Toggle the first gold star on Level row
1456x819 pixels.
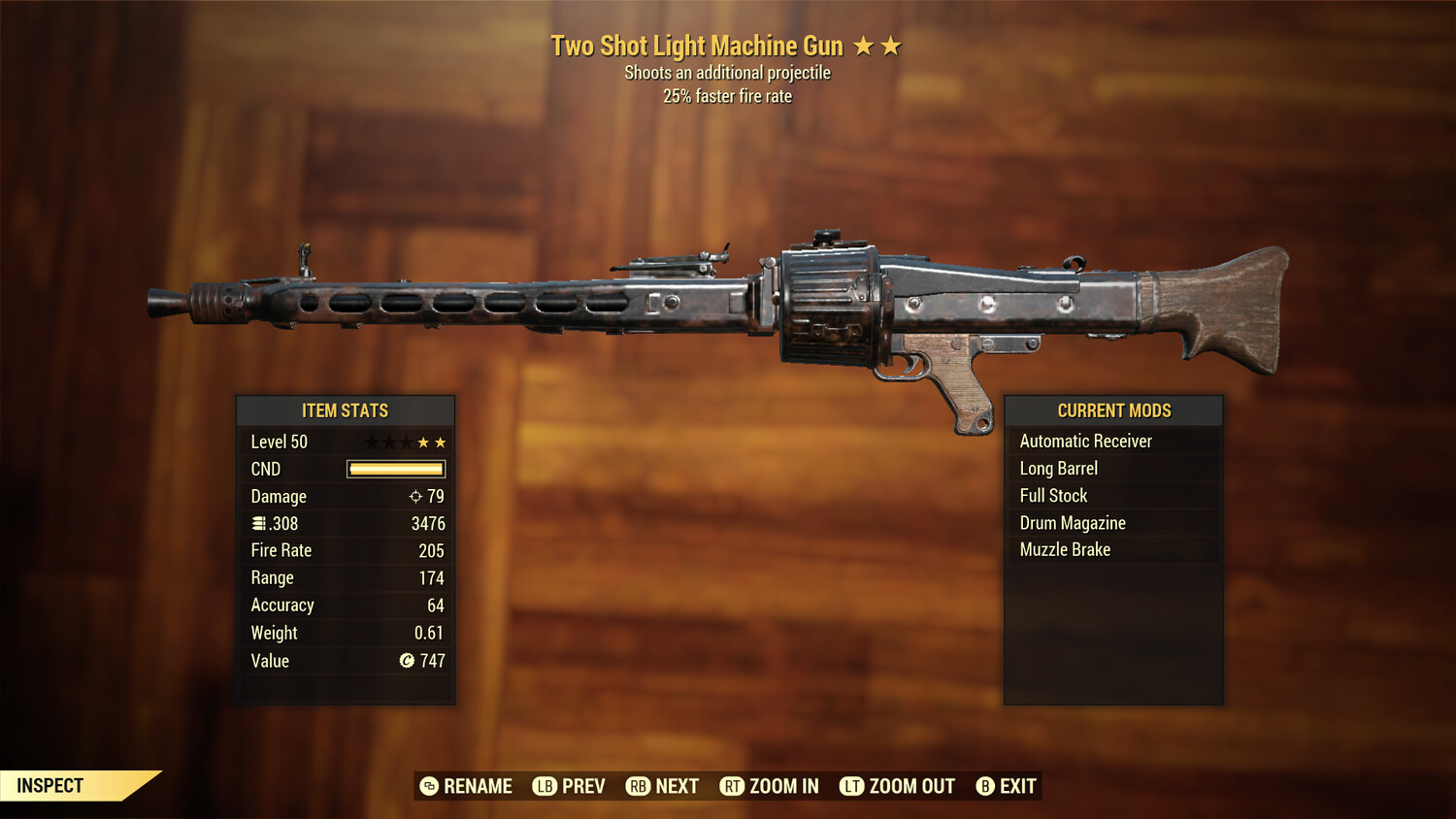(423, 442)
